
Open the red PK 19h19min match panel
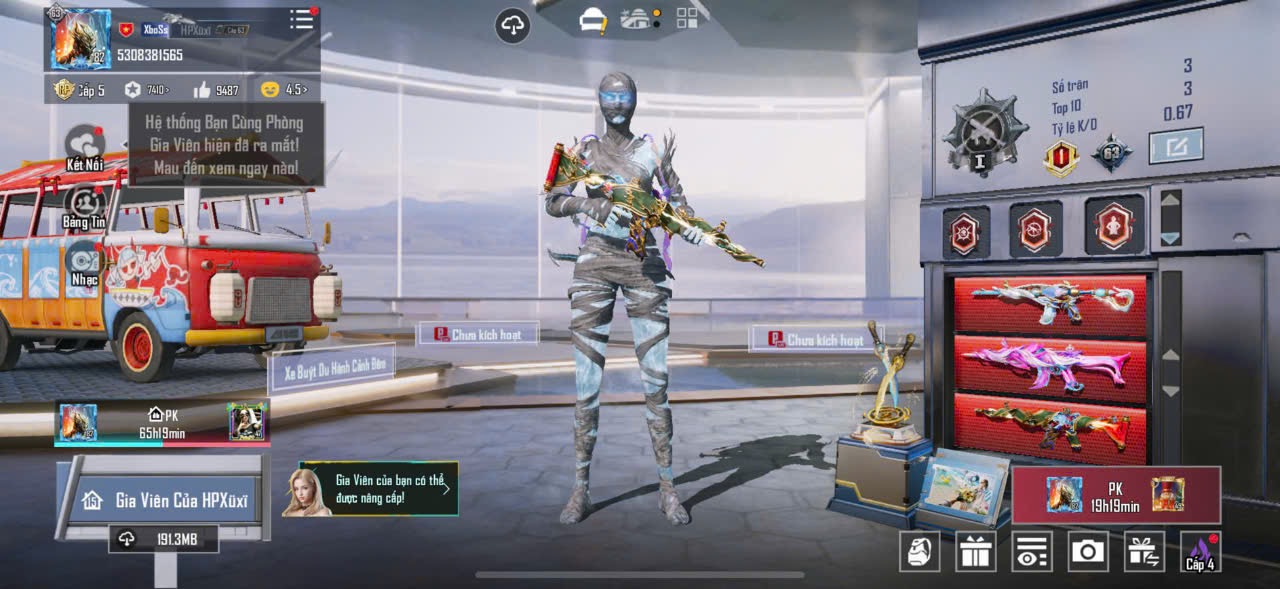1116,495
